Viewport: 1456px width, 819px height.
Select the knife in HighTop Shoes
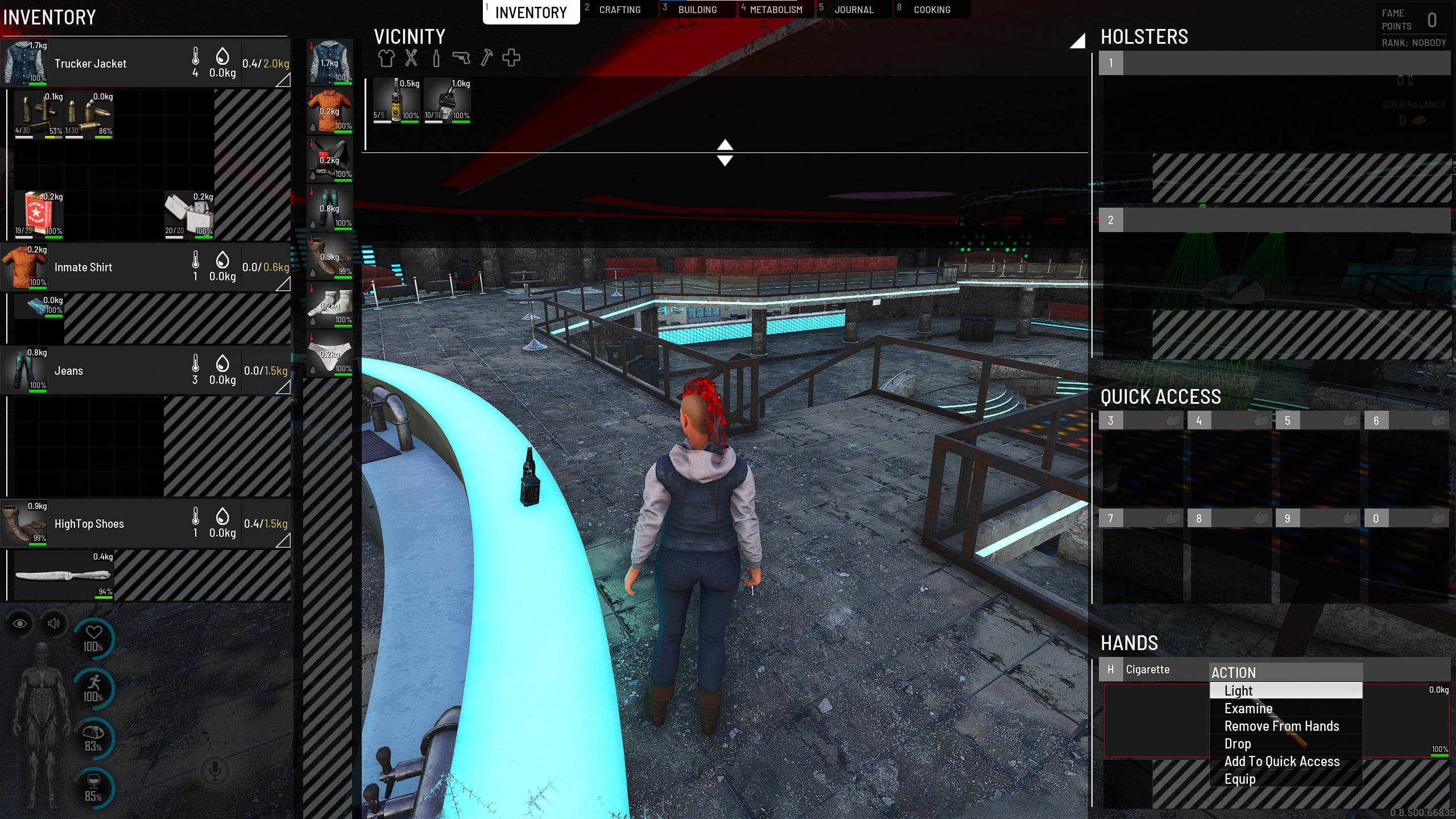(x=63, y=576)
